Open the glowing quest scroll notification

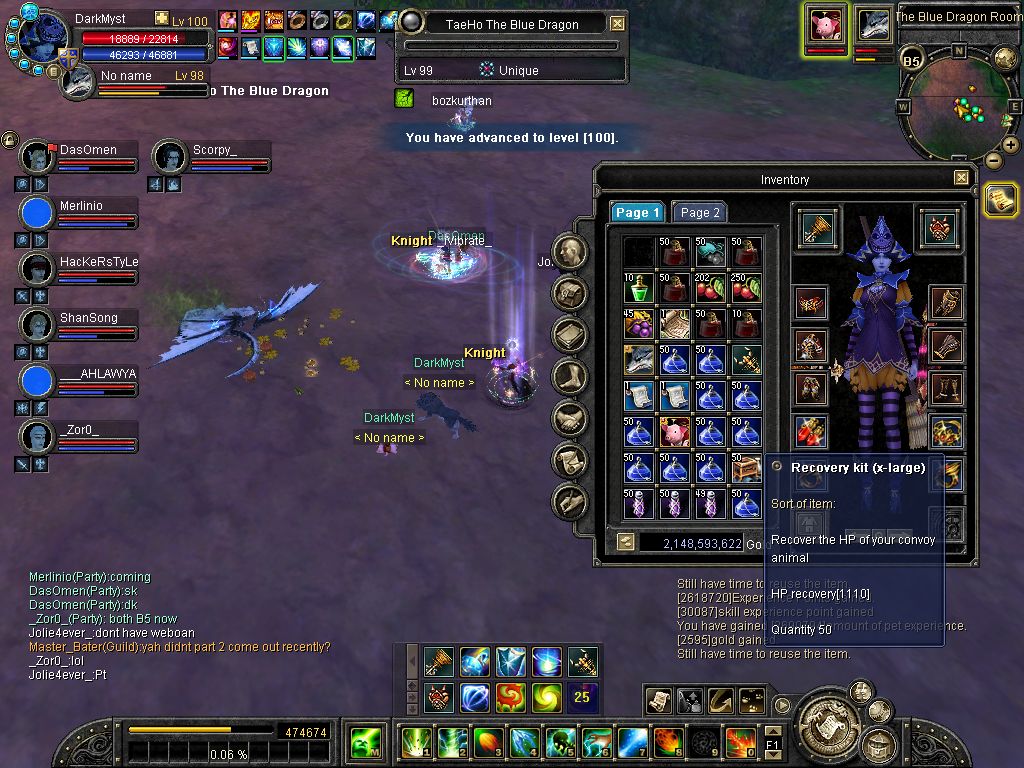pos(999,199)
